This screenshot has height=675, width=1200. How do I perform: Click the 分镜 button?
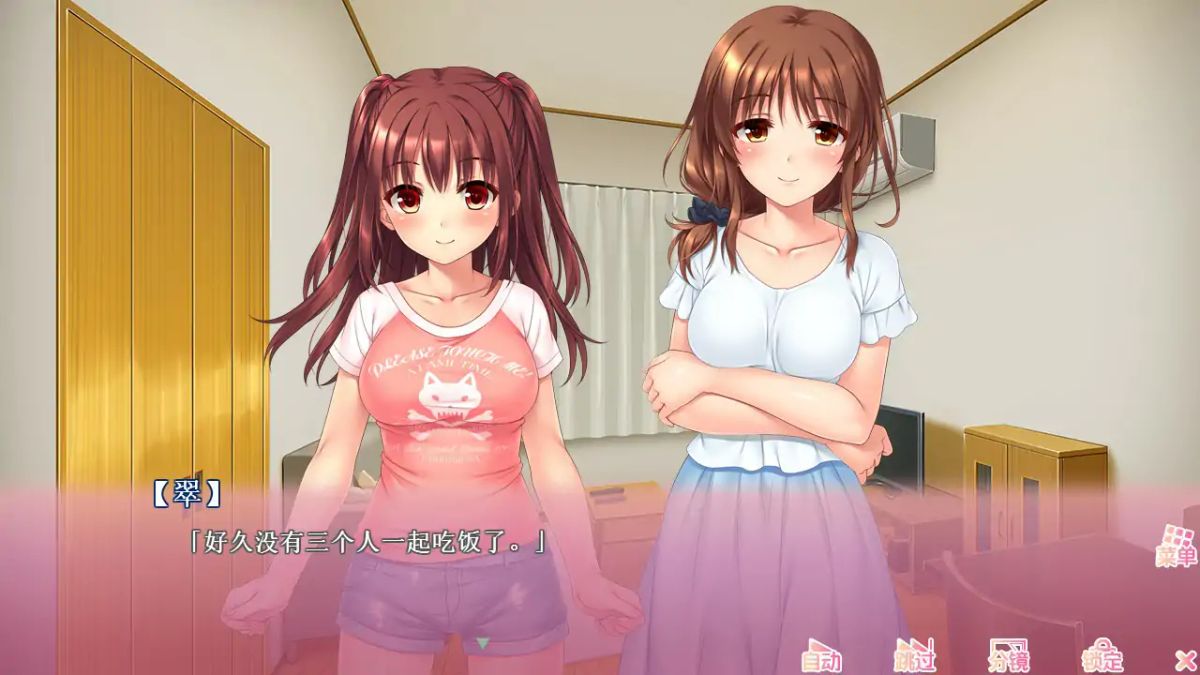tap(1008, 655)
